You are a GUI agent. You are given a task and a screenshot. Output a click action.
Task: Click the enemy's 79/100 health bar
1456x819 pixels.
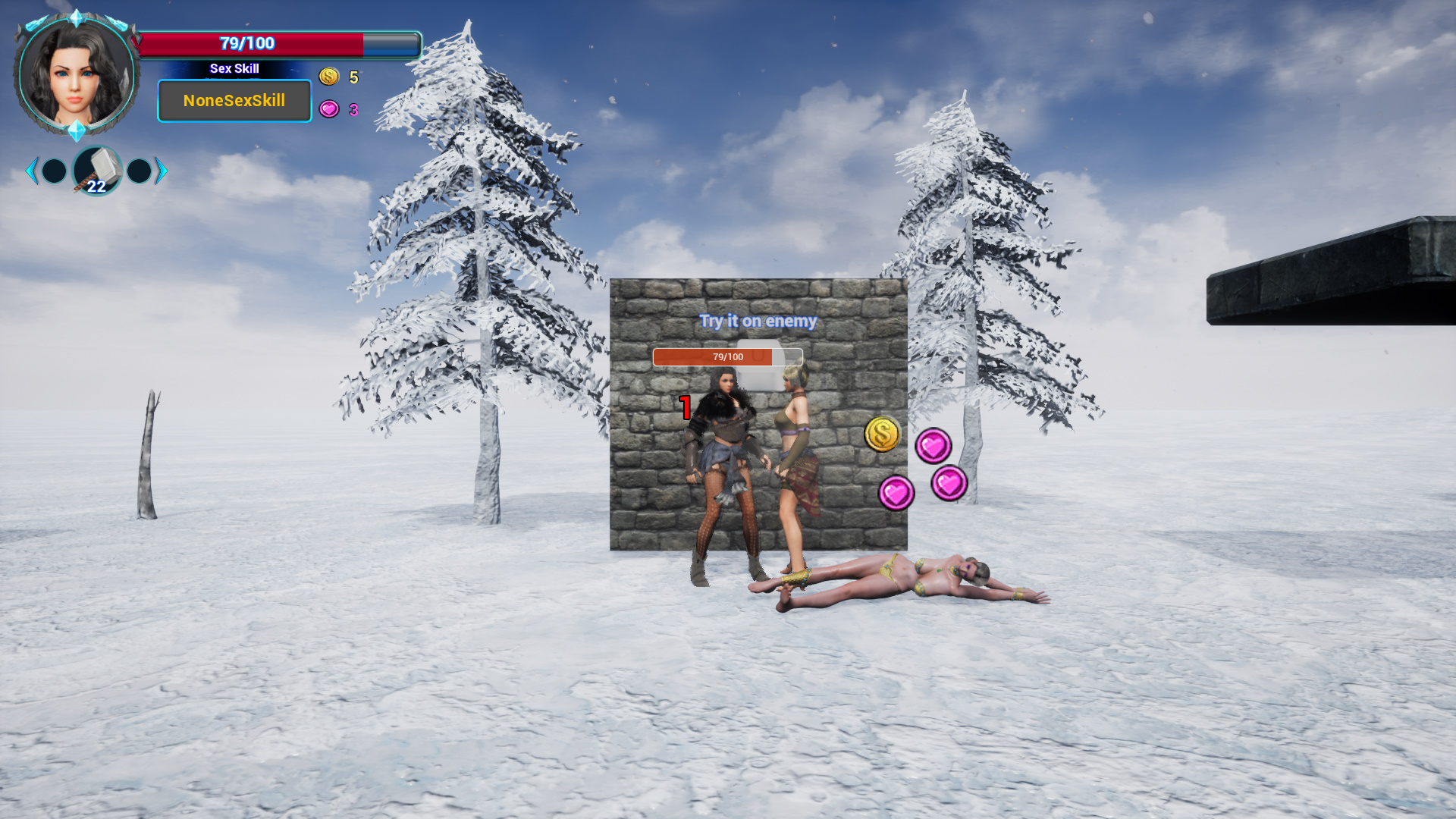[x=727, y=356]
